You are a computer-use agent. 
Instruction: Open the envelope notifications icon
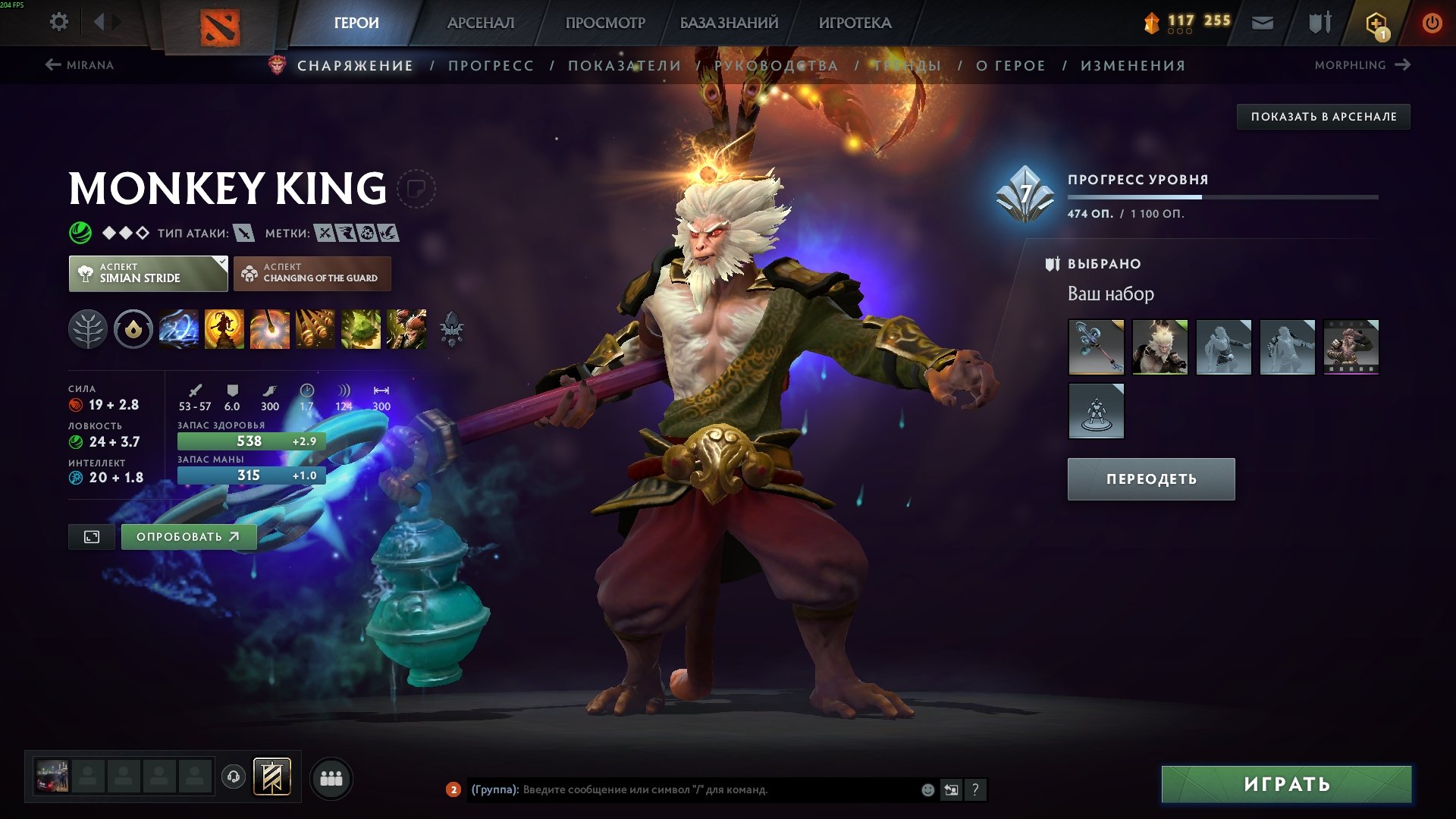(x=1263, y=22)
